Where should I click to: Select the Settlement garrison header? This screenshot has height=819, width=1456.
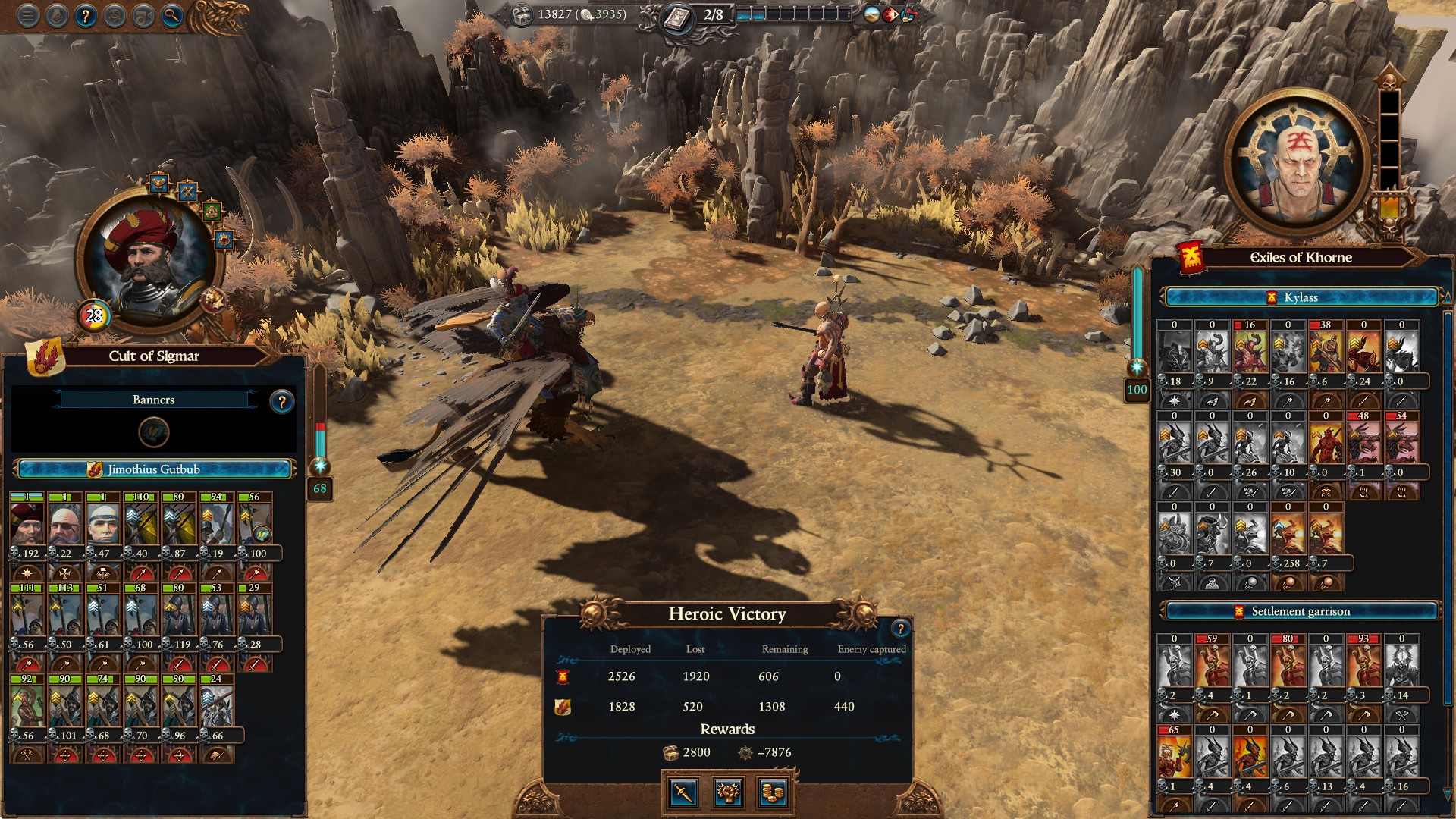click(x=1301, y=611)
